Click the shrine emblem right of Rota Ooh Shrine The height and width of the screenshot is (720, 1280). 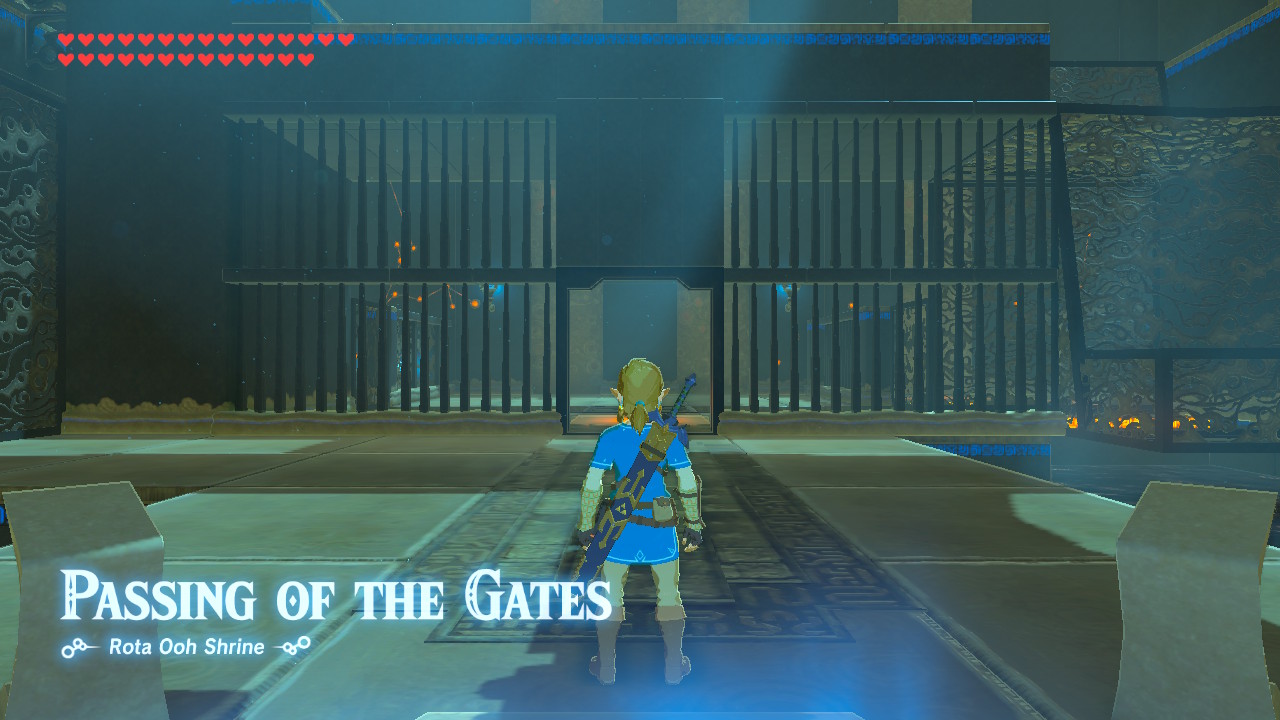(x=294, y=646)
